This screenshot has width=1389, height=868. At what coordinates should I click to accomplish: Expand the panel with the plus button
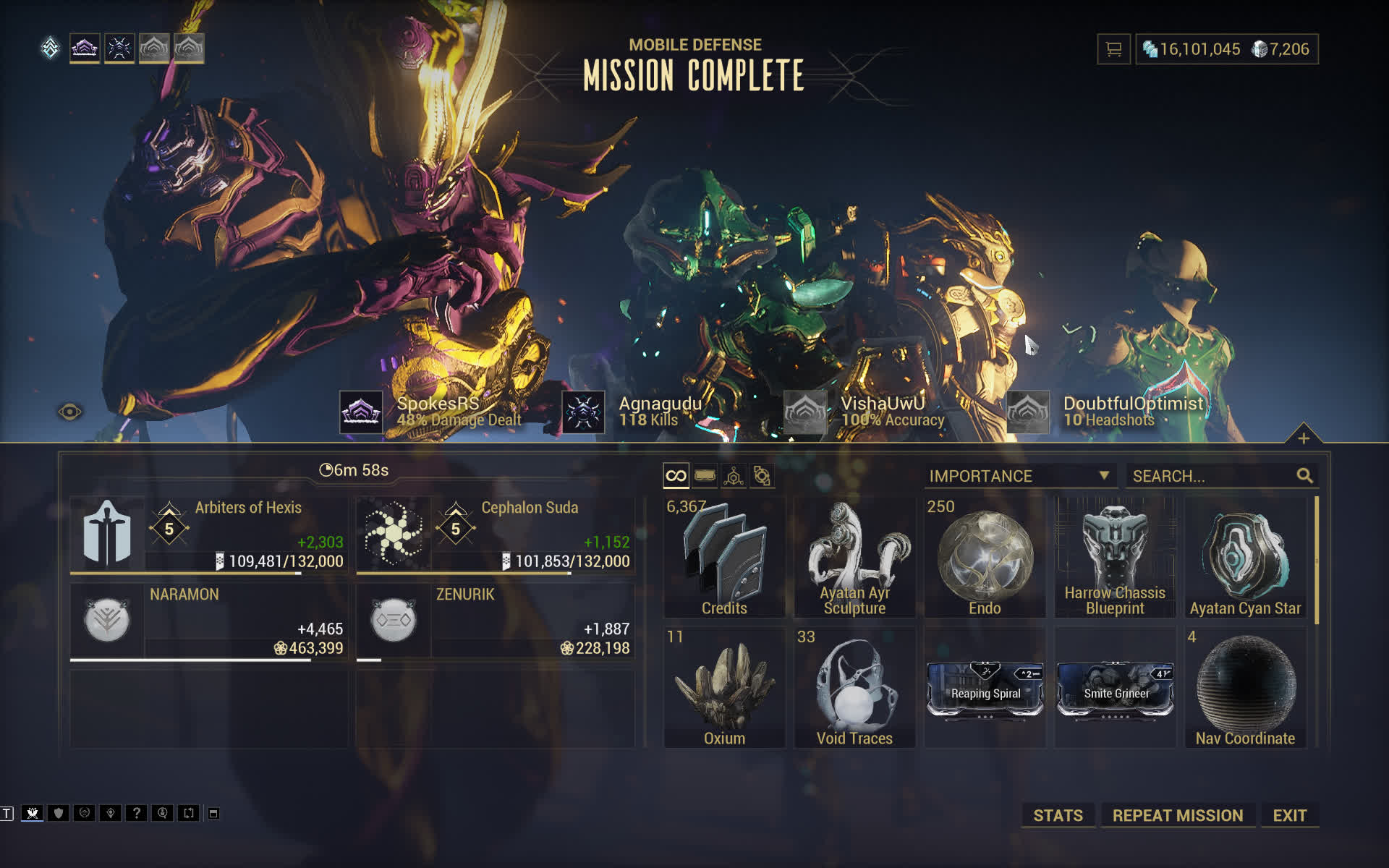pyautogui.click(x=1303, y=438)
